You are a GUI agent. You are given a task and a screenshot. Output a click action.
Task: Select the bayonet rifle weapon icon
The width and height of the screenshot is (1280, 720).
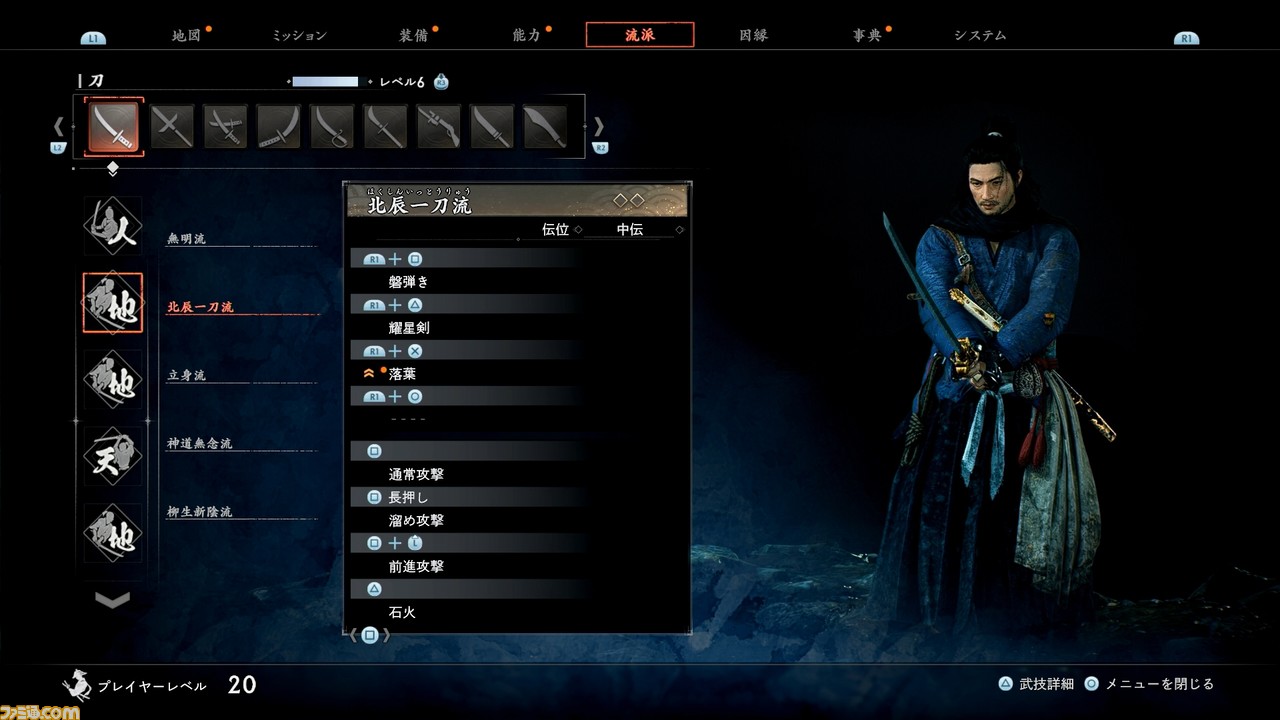[438, 125]
